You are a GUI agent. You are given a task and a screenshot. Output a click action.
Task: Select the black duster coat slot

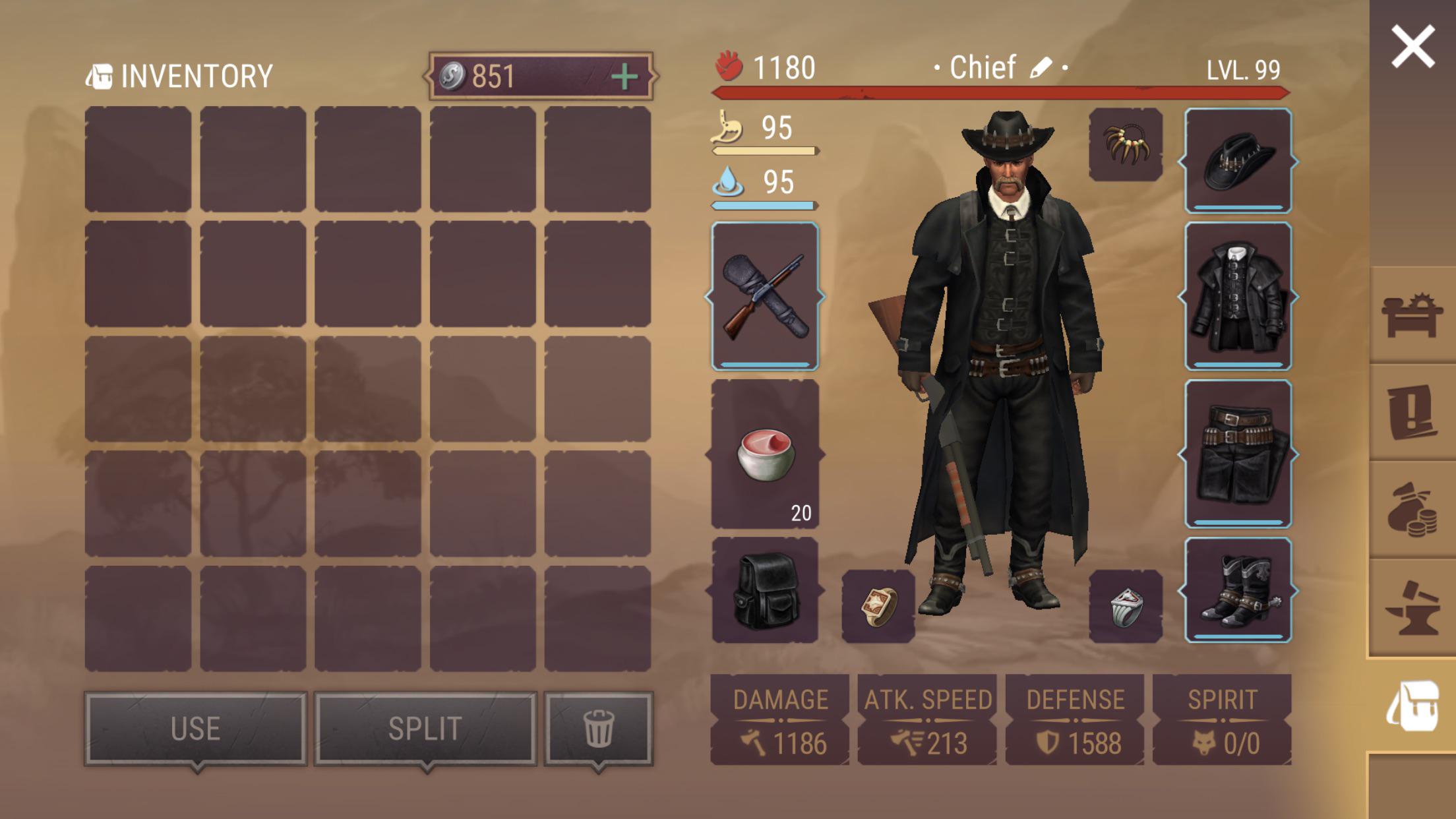pyautogui.click(x=1238, y=296)
